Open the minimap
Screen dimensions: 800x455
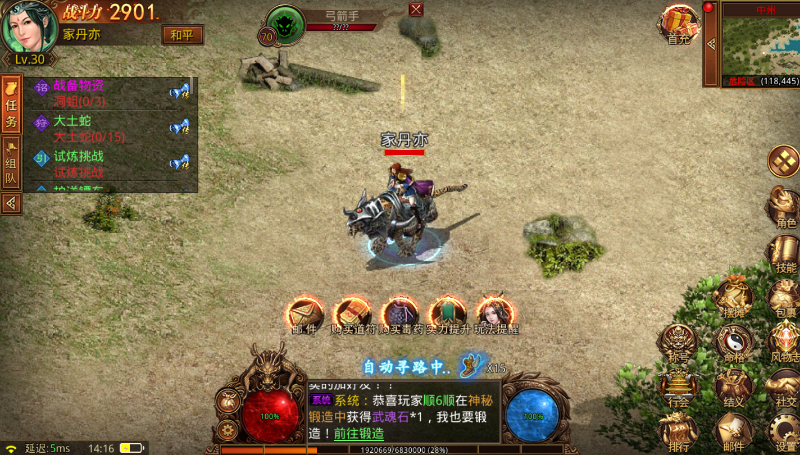(x=760, y=45)
